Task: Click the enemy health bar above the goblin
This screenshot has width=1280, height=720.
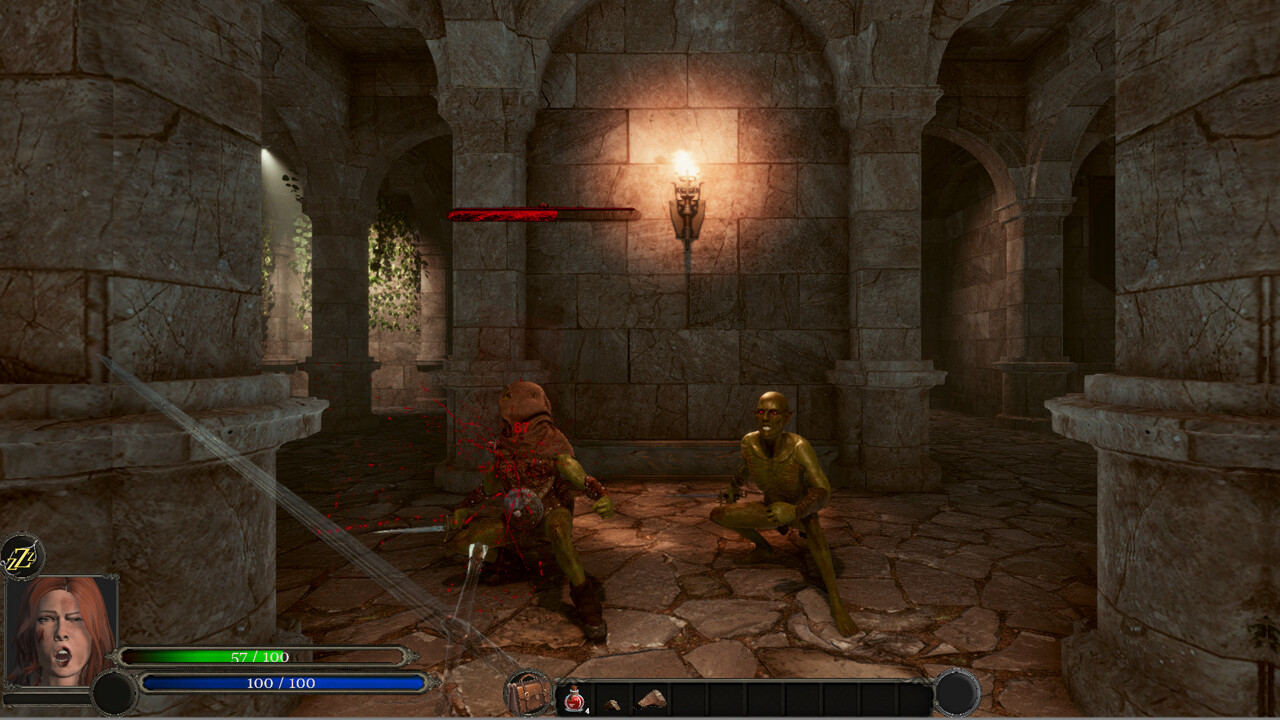Action: click(545, 212)
